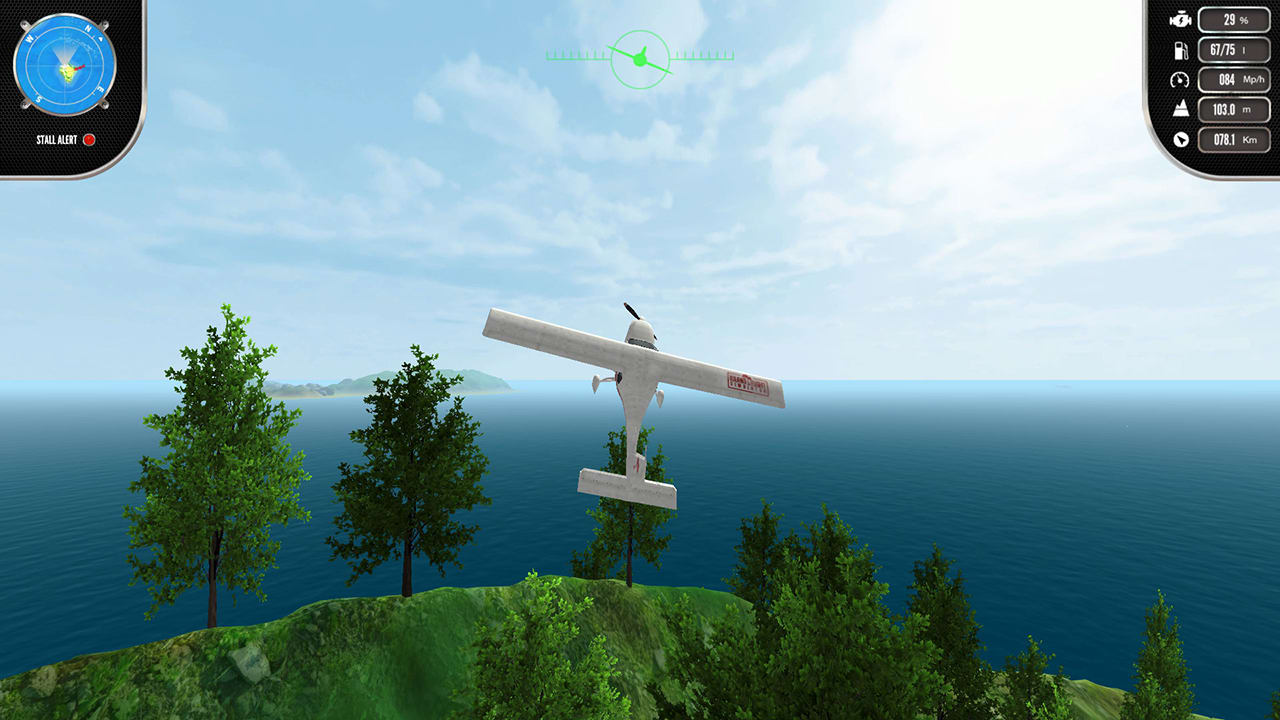Expand the fuel level display showing 67/75
This screenshot has width=1280, height=720.
pos(1232,48)
